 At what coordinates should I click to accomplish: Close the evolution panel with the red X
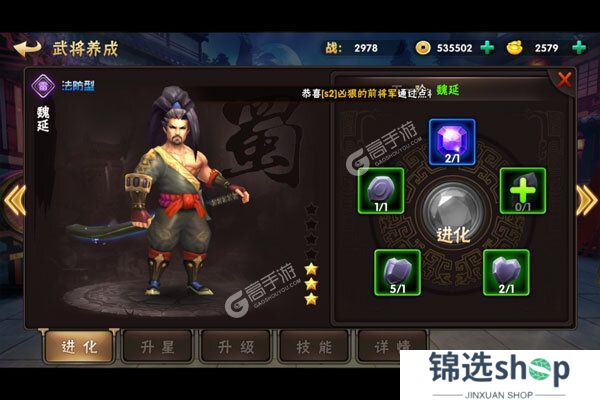tap(565, 79)
